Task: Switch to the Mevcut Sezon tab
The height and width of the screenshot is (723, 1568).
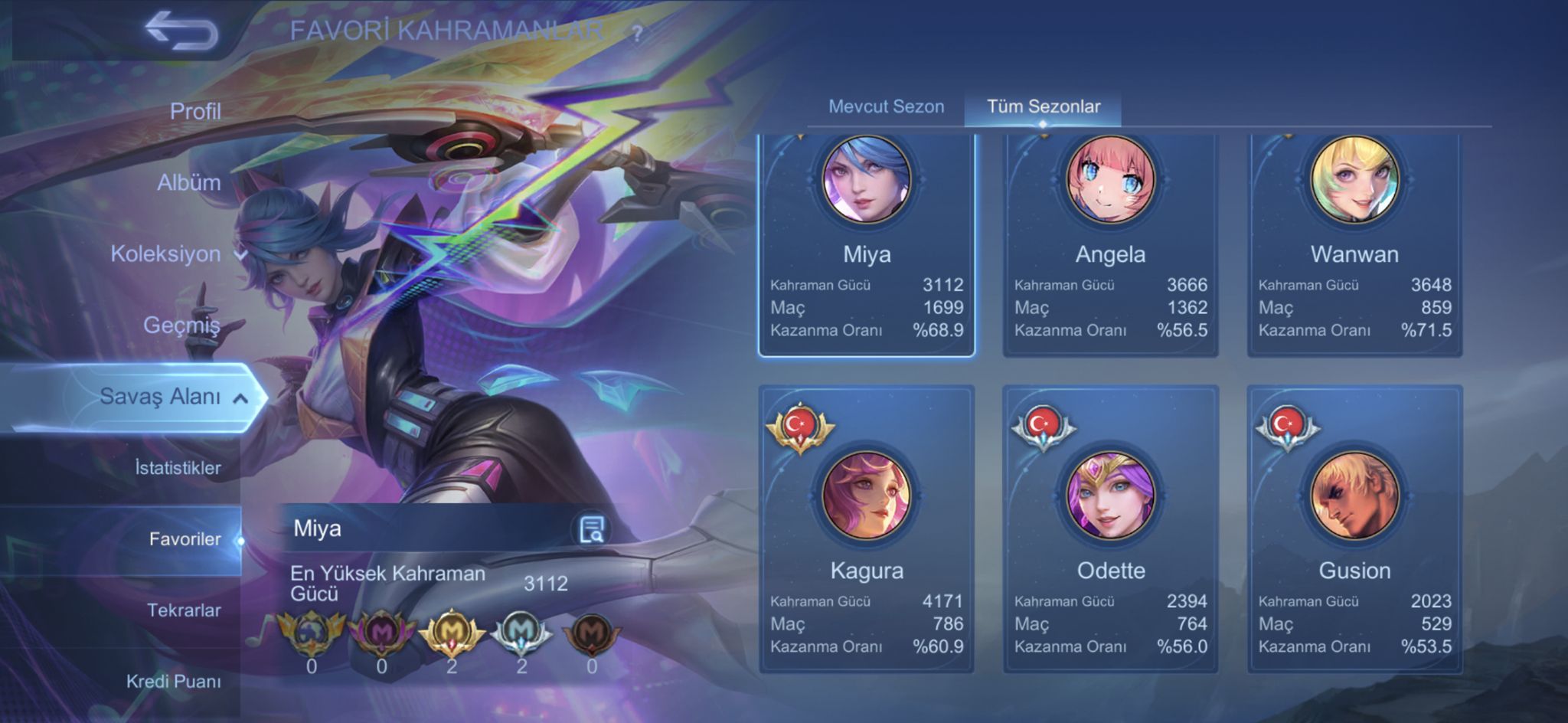Action: [x=886, y=106]
